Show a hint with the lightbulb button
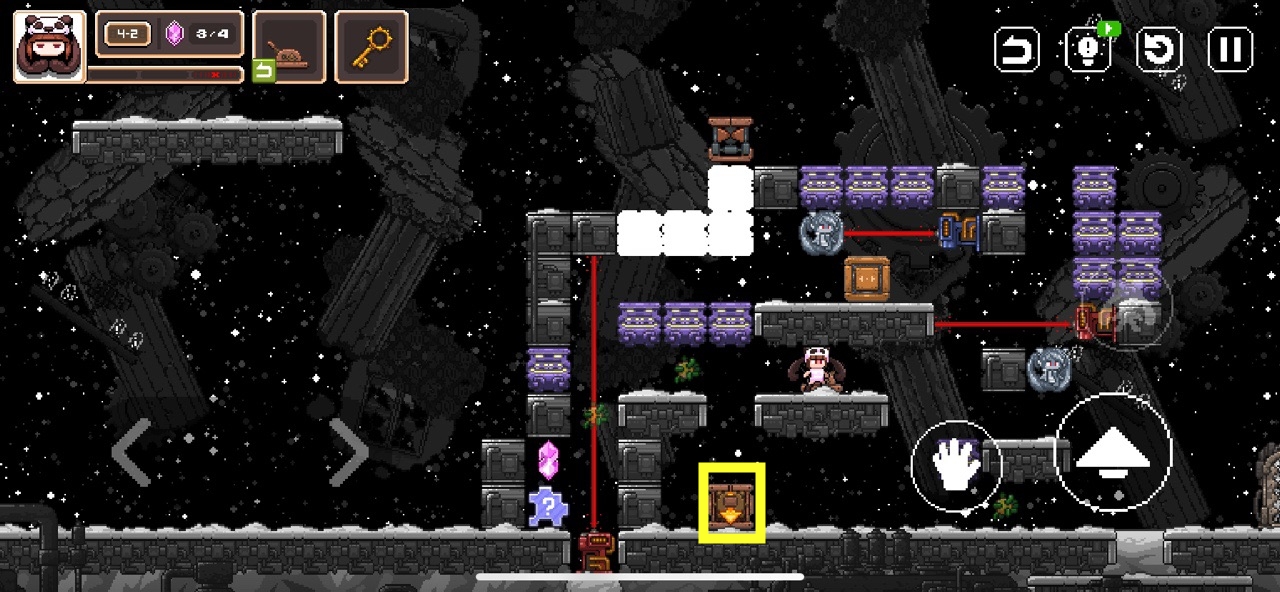The width and height of the screenshot is (1280, 592). (x=1089, y=49)
